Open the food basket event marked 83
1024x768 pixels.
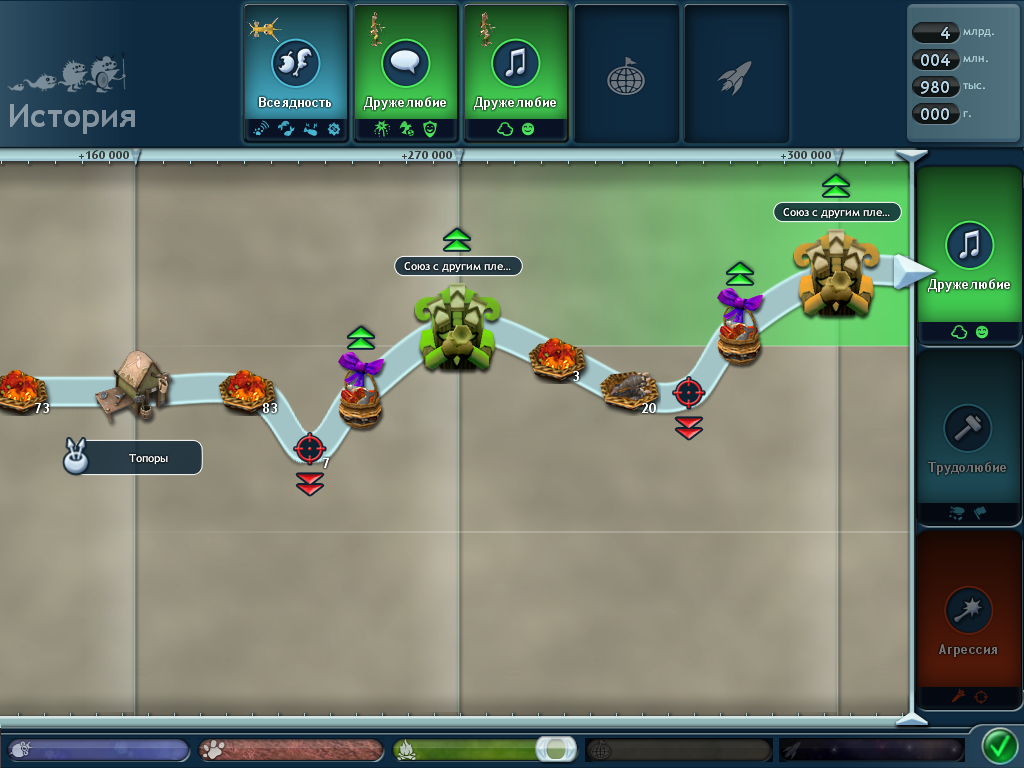[245, 390]
